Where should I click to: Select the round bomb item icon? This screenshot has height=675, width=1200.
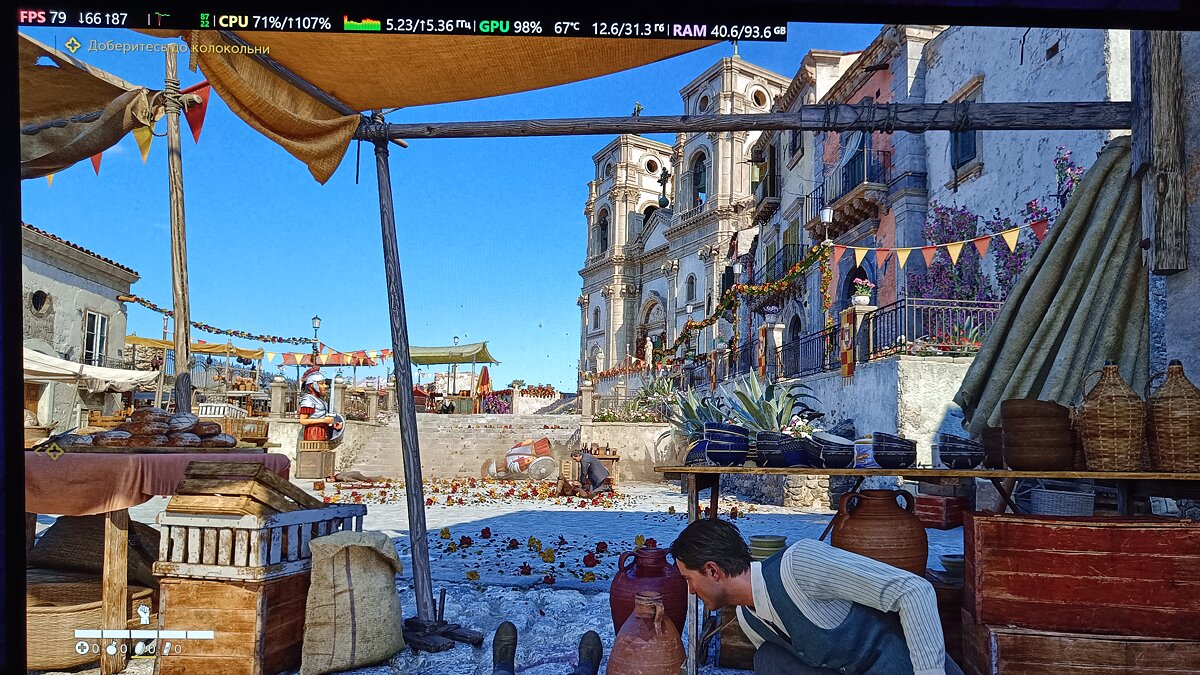coord(113,648)
